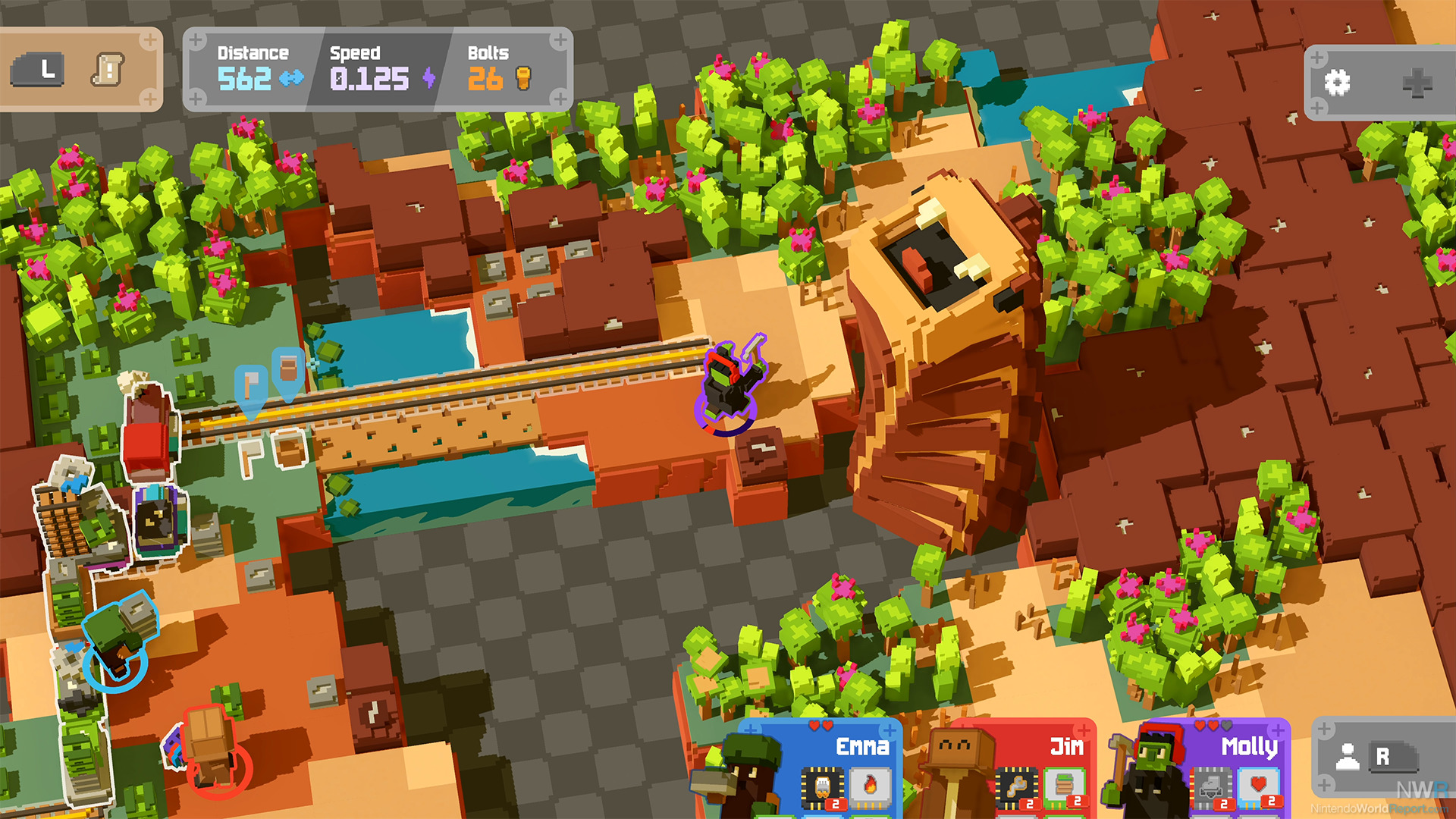1456x819 pixels.
Task: Click Molly's red heart upgrade icon
Action: [x=1259, y=786]
